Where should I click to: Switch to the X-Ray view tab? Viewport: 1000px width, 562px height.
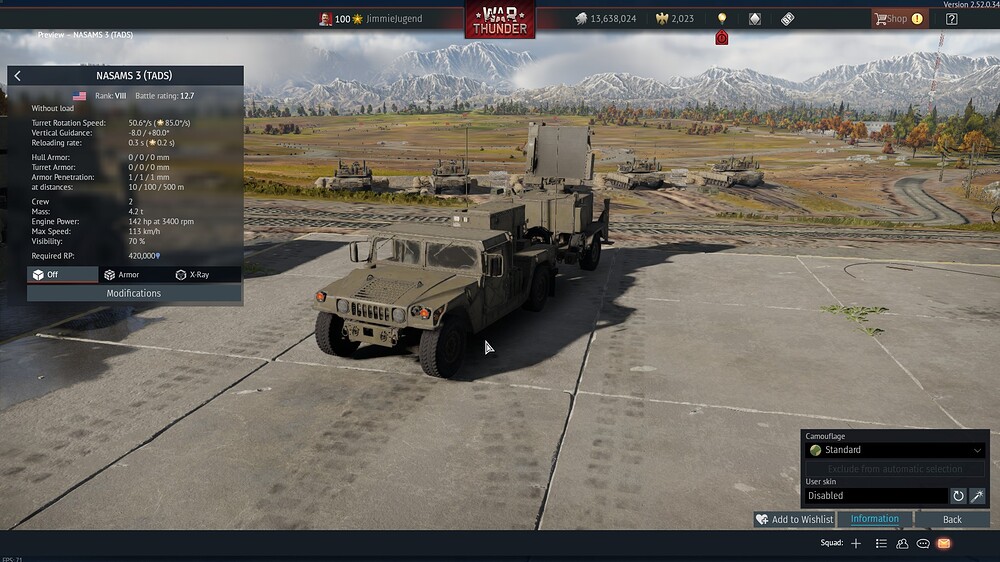(x=205, y=274)
